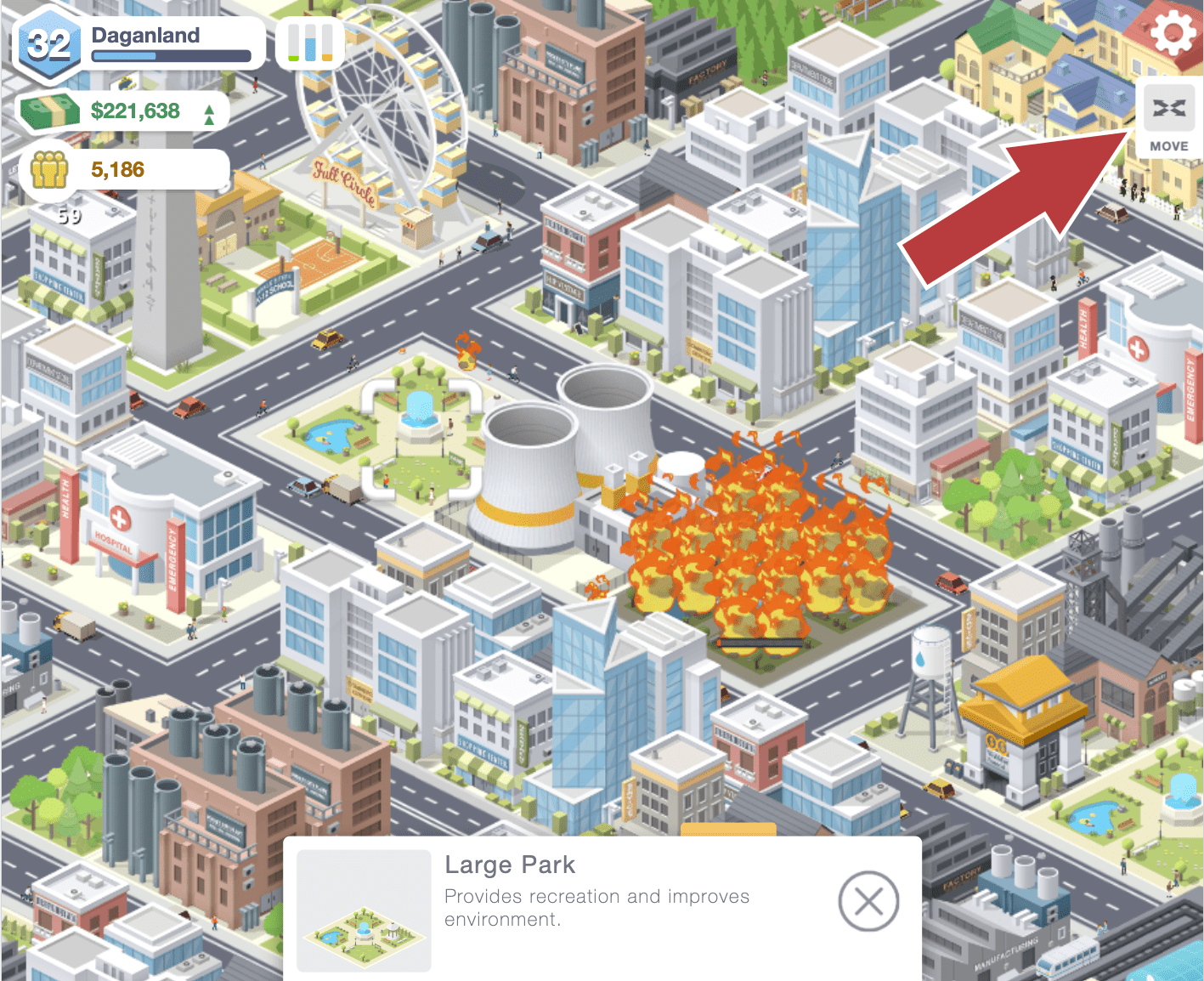
Task: Click the money total $221,638
Action: pos(134,111)
